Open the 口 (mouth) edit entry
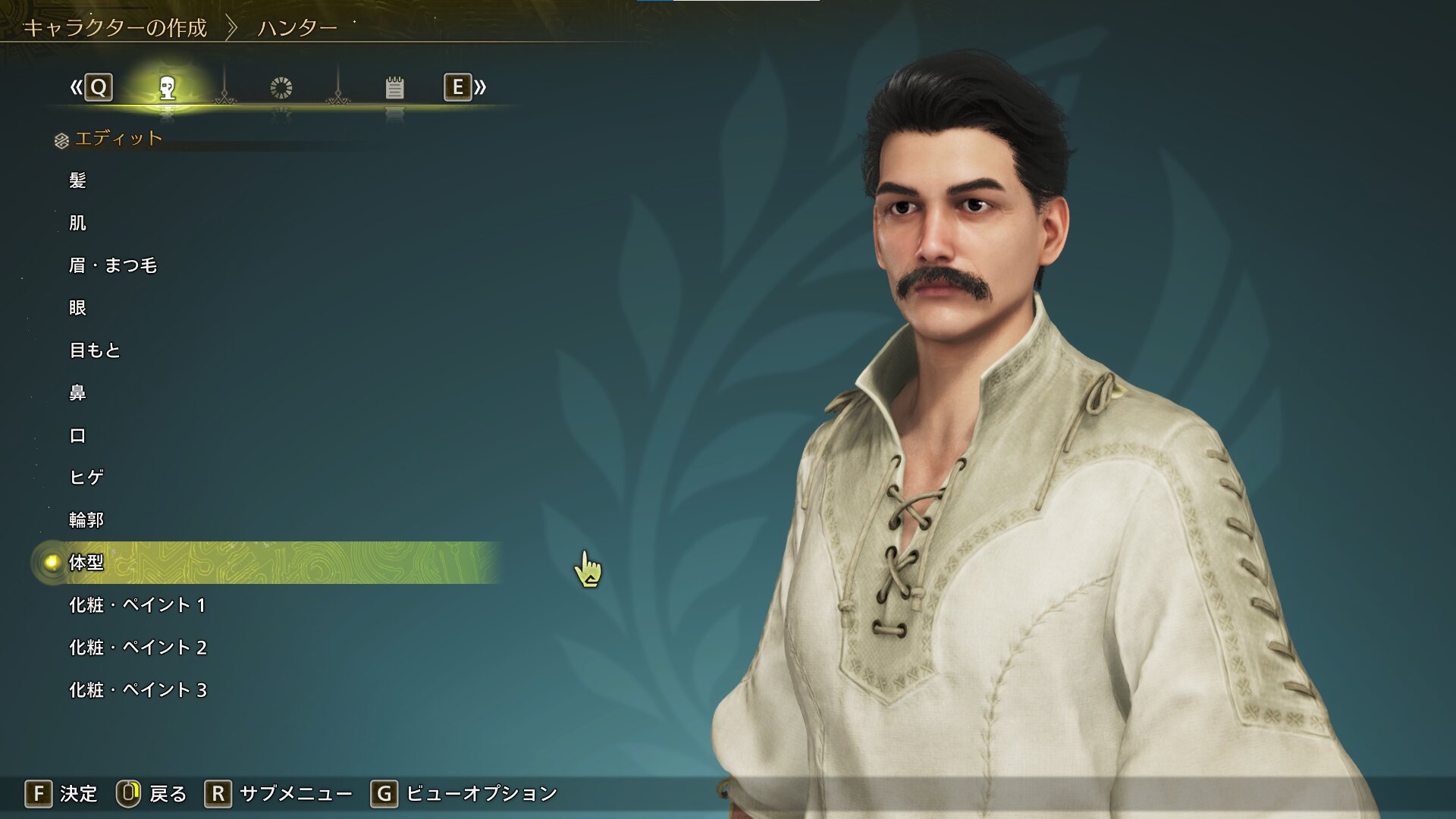This screenshot has height=819, width=1456. coord(77,435)
